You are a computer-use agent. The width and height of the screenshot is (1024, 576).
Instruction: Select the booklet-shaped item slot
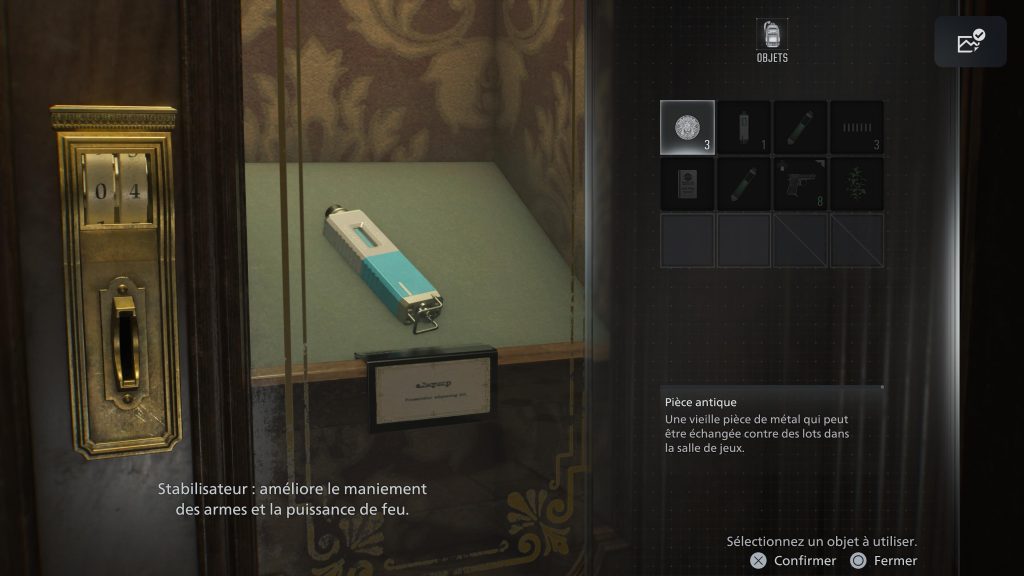[x=687, y=184]
